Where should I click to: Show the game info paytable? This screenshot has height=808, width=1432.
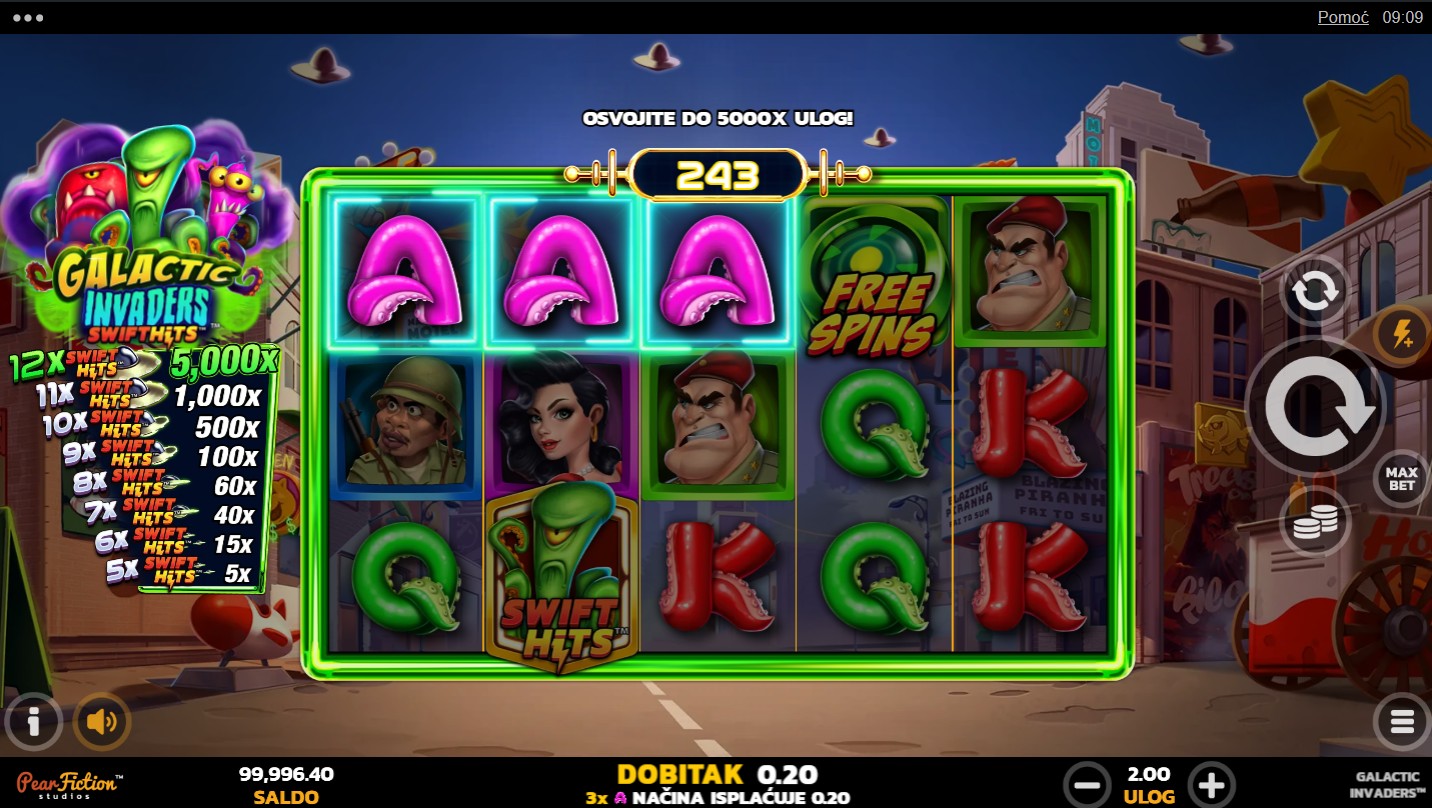coord(33,721)
